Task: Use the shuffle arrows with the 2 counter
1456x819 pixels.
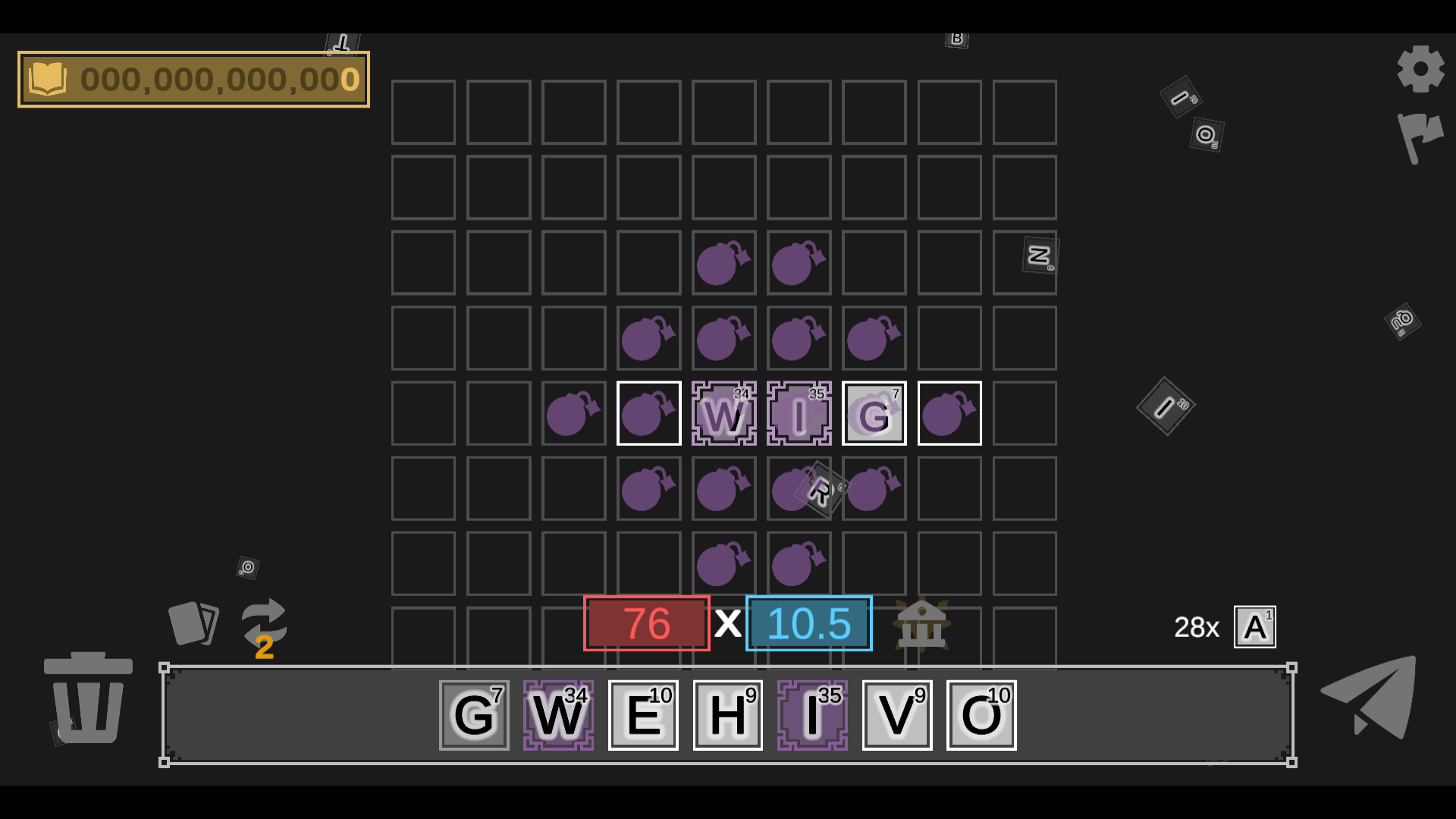Action: pos(264,622)
